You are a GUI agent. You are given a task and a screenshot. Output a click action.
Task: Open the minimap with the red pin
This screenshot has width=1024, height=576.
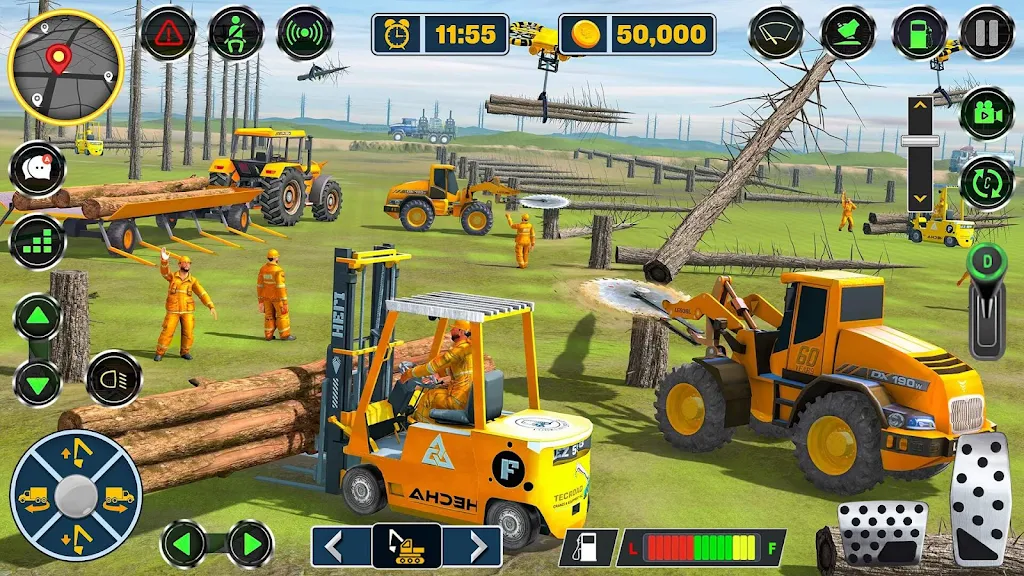[65, 67]
